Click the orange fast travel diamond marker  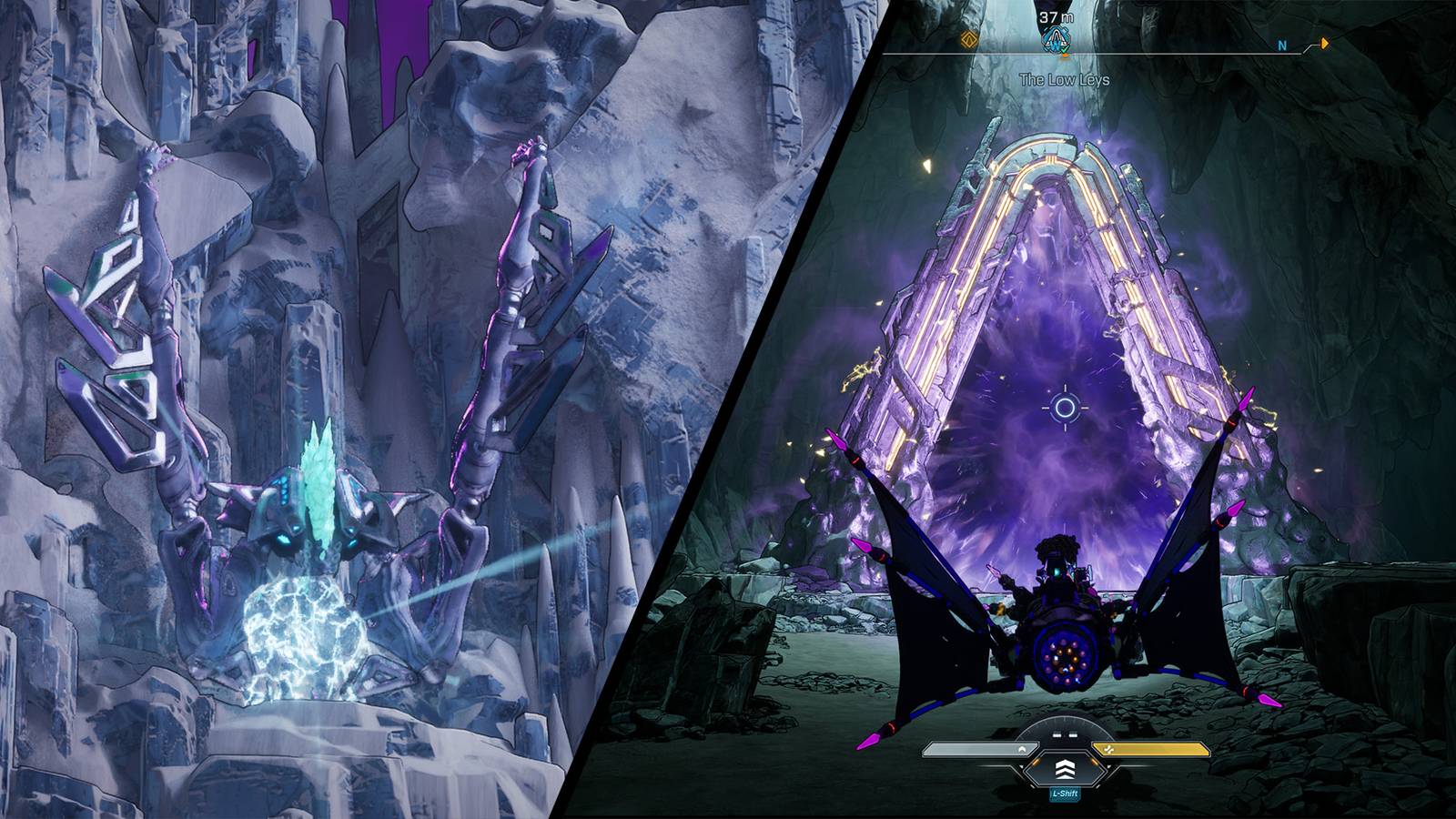[968, 39]
